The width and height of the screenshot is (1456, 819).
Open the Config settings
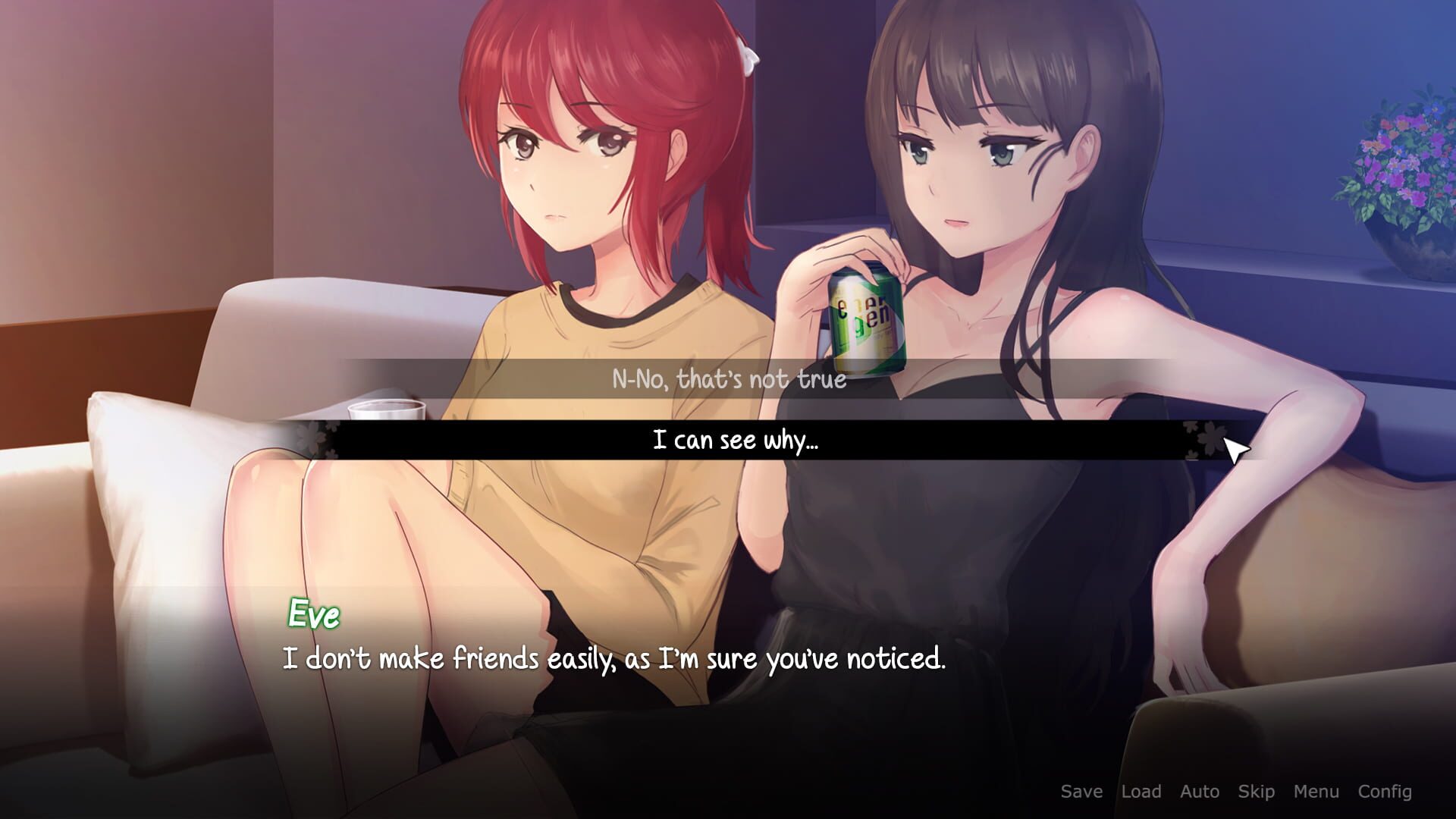click(1385, 792)
